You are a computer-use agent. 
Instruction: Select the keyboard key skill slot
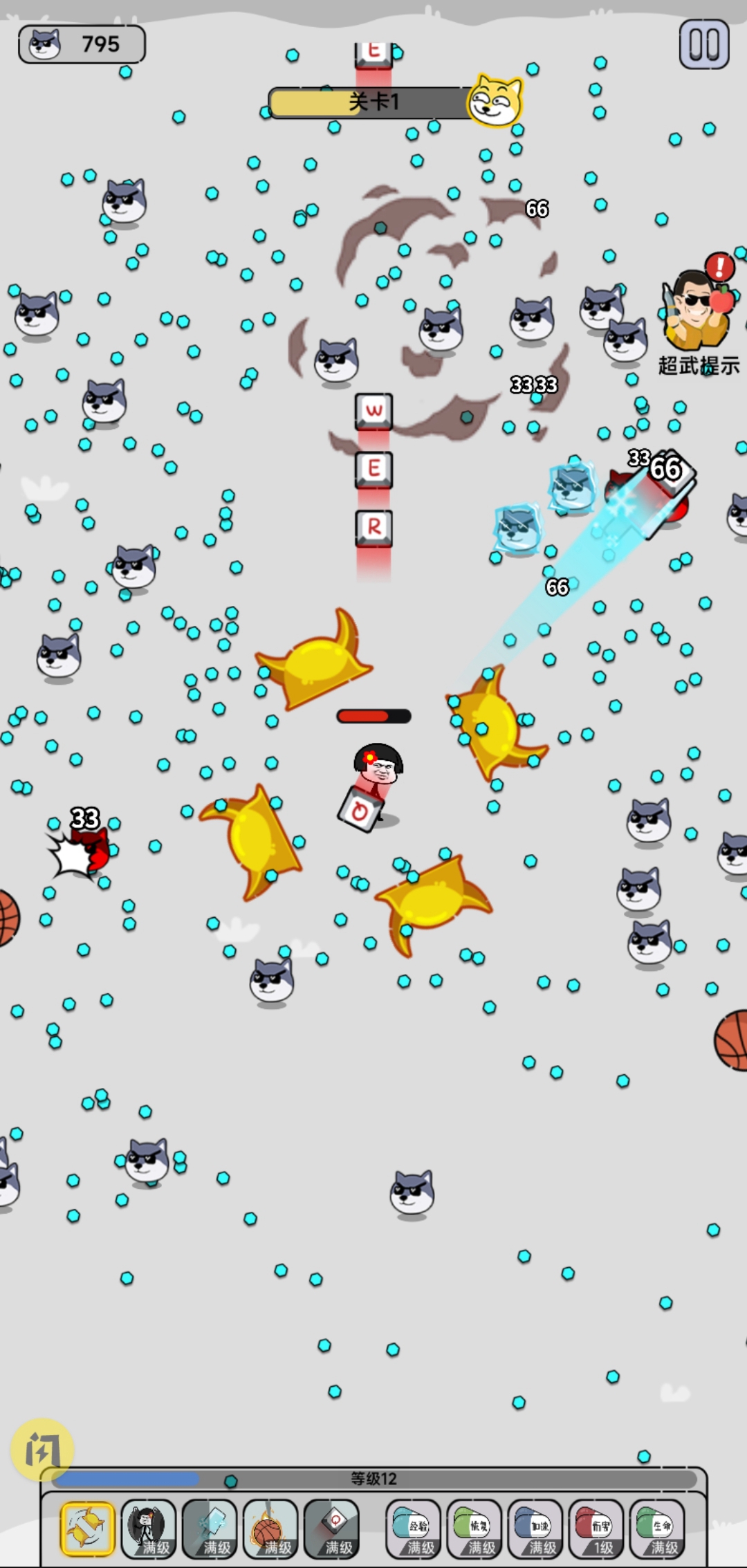point(331,1529)
